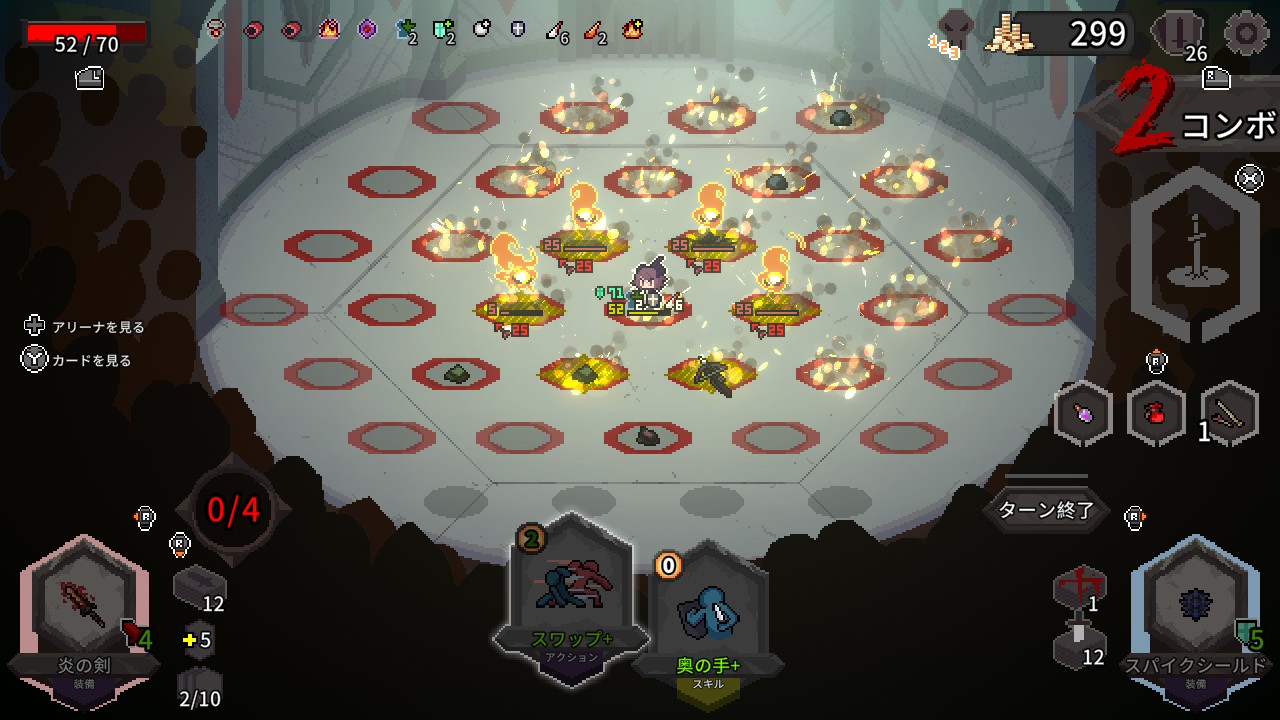Inspect the white bomb relic icon
Screen dimensions: 1280x720
click(x=482, y=29)
